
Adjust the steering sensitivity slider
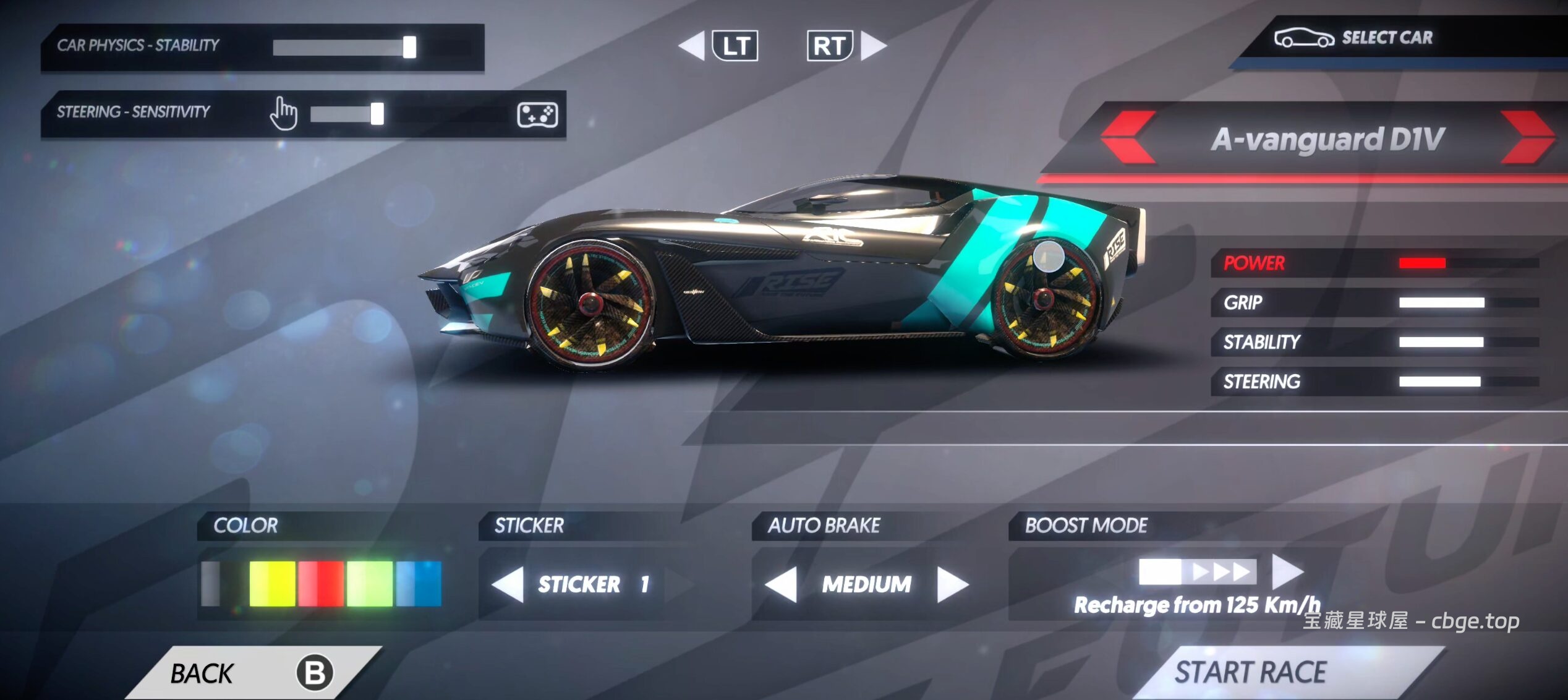pos(377,114)
